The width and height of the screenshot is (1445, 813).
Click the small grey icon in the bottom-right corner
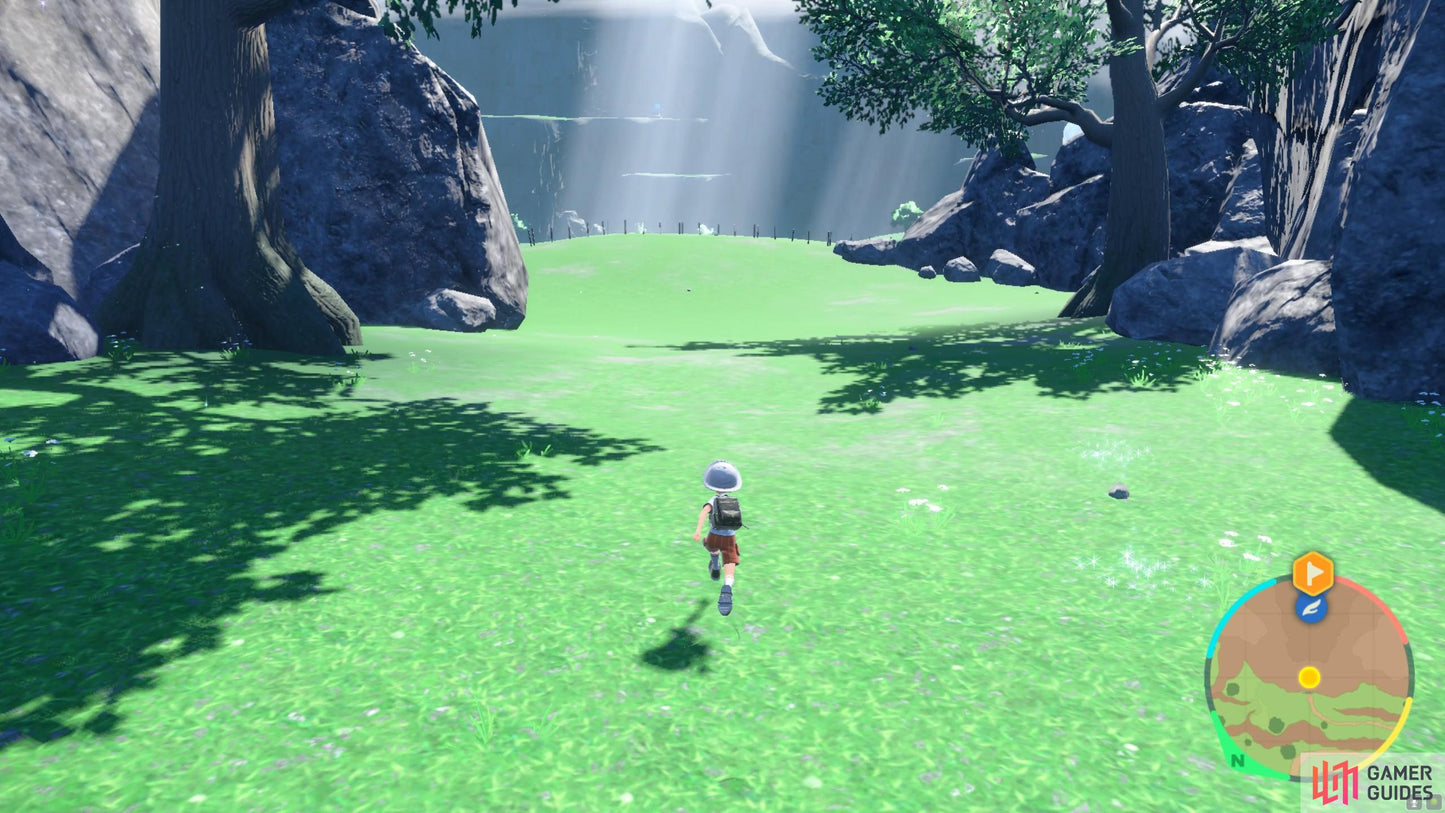[1414, 804]
